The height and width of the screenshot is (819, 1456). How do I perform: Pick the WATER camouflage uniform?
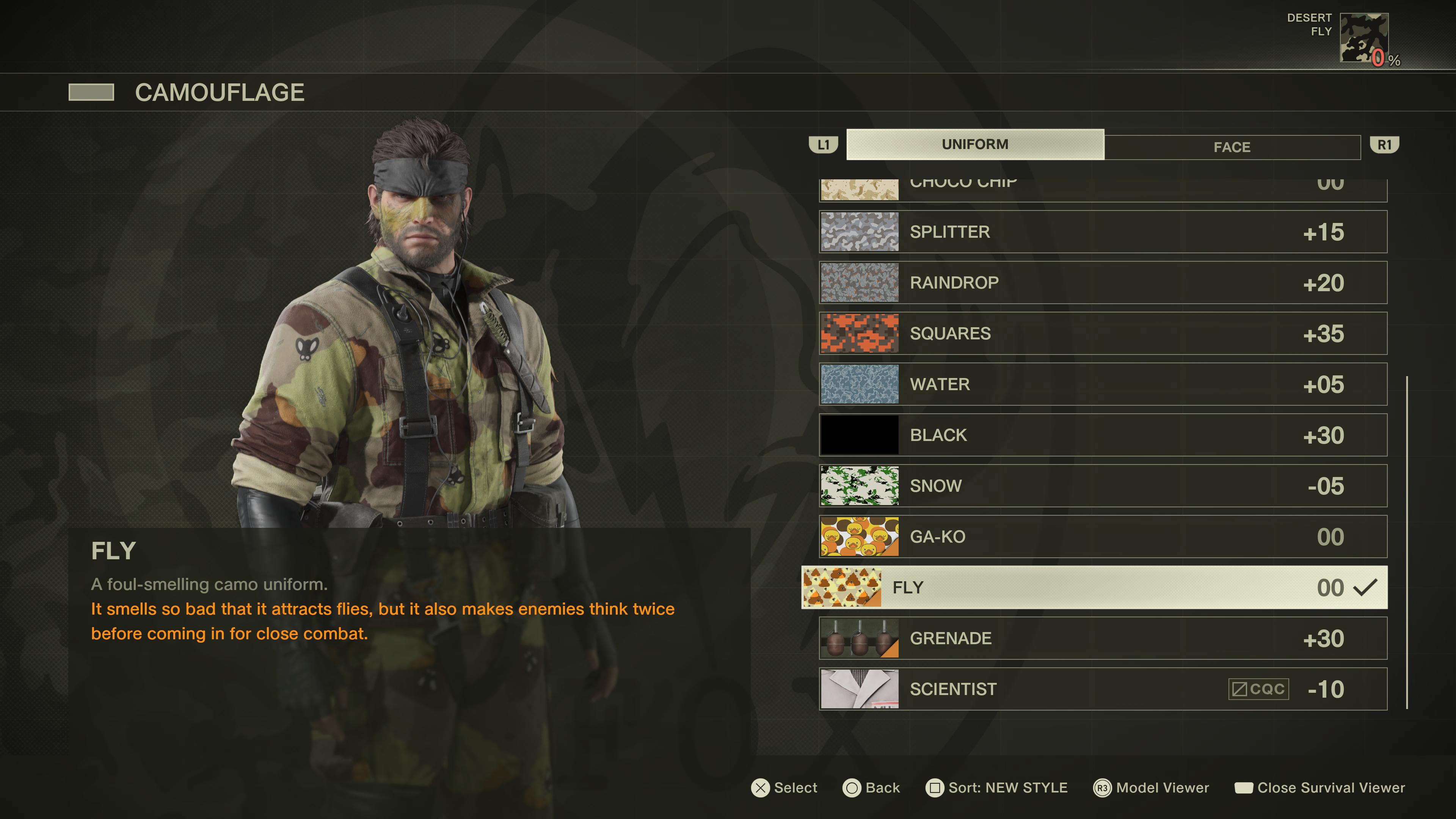pyautogui.click(x=1102, y=384)
